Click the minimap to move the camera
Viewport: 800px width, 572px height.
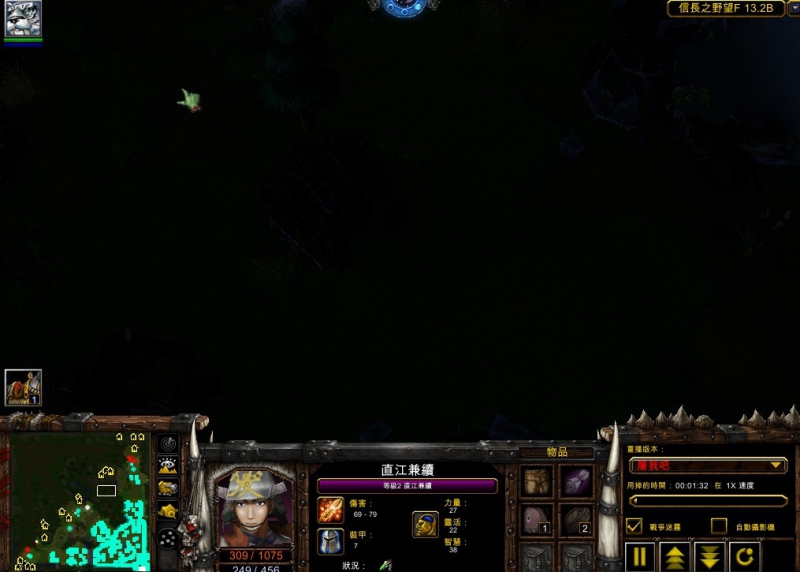coord(76,500)
